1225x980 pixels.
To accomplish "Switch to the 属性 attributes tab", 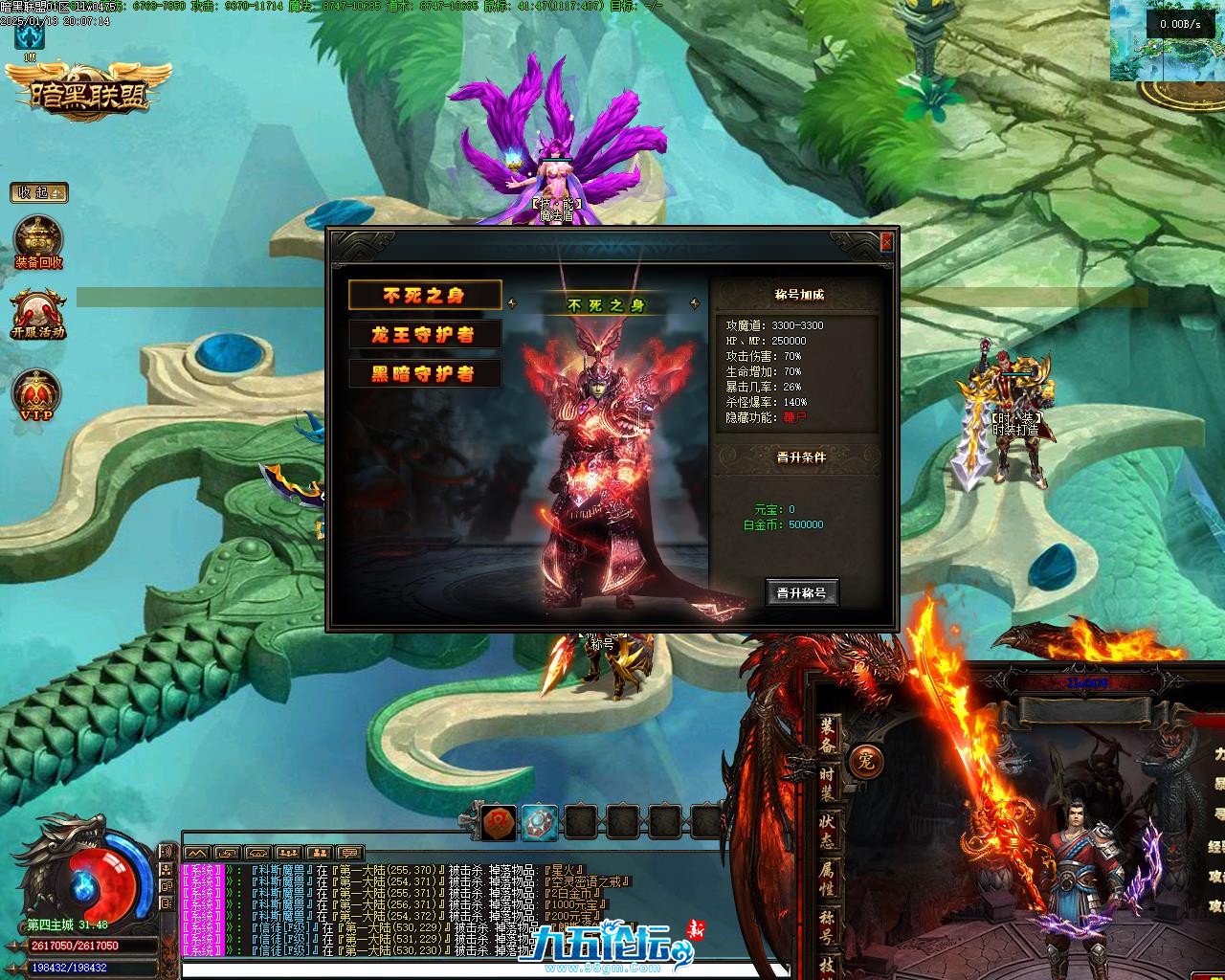I will tap(827, 879).
